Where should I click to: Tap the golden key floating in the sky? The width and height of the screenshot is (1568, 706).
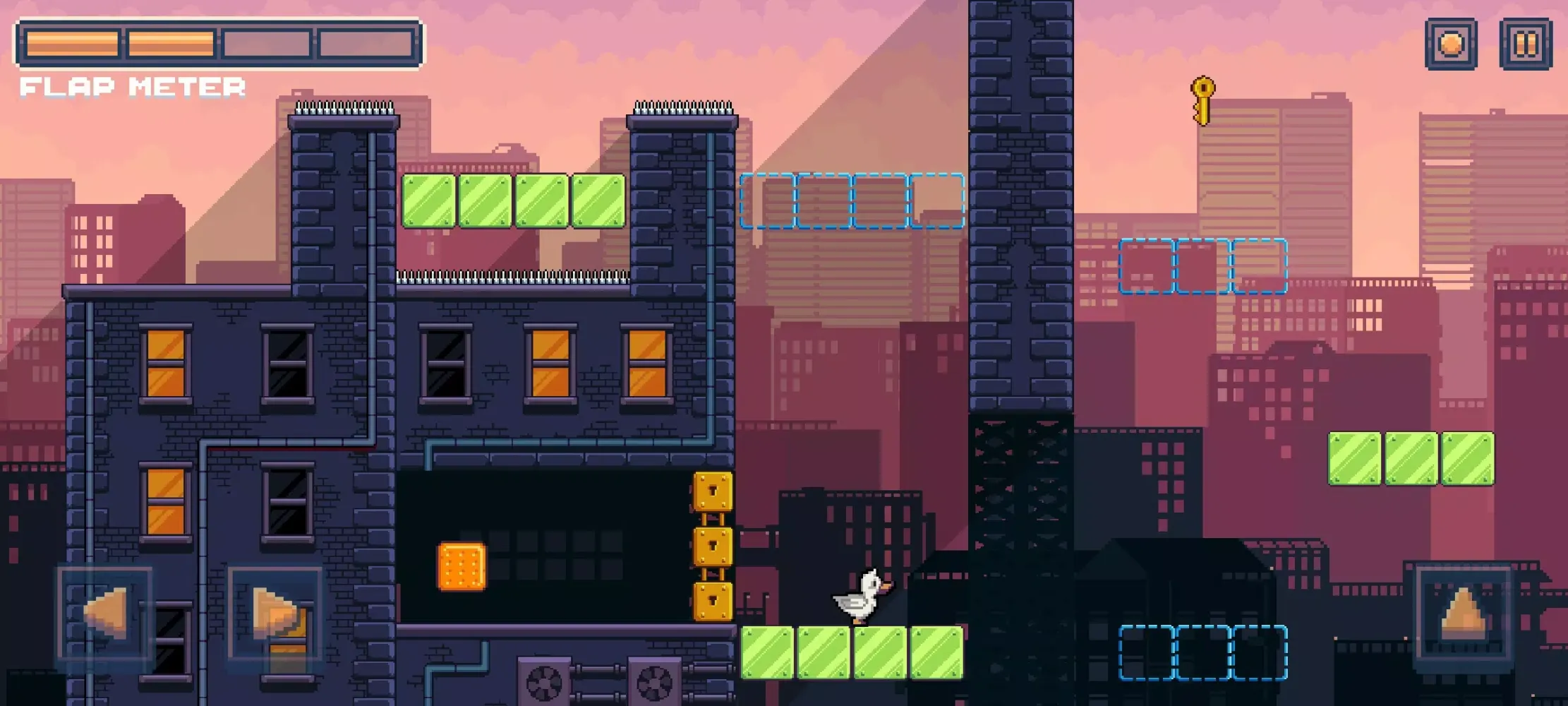tap(1202, 99)
